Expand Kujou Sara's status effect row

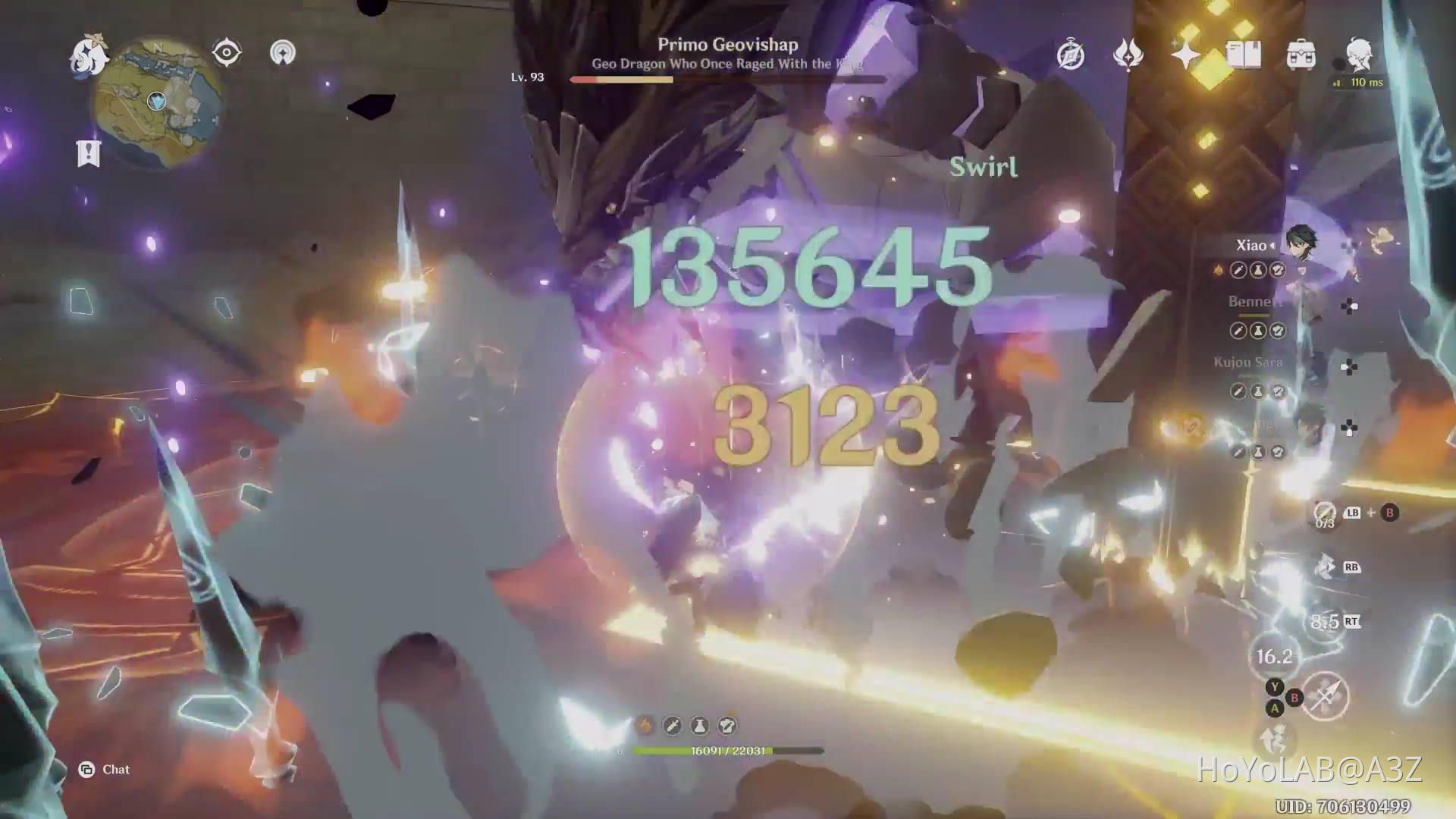(x=1257, y=391)
